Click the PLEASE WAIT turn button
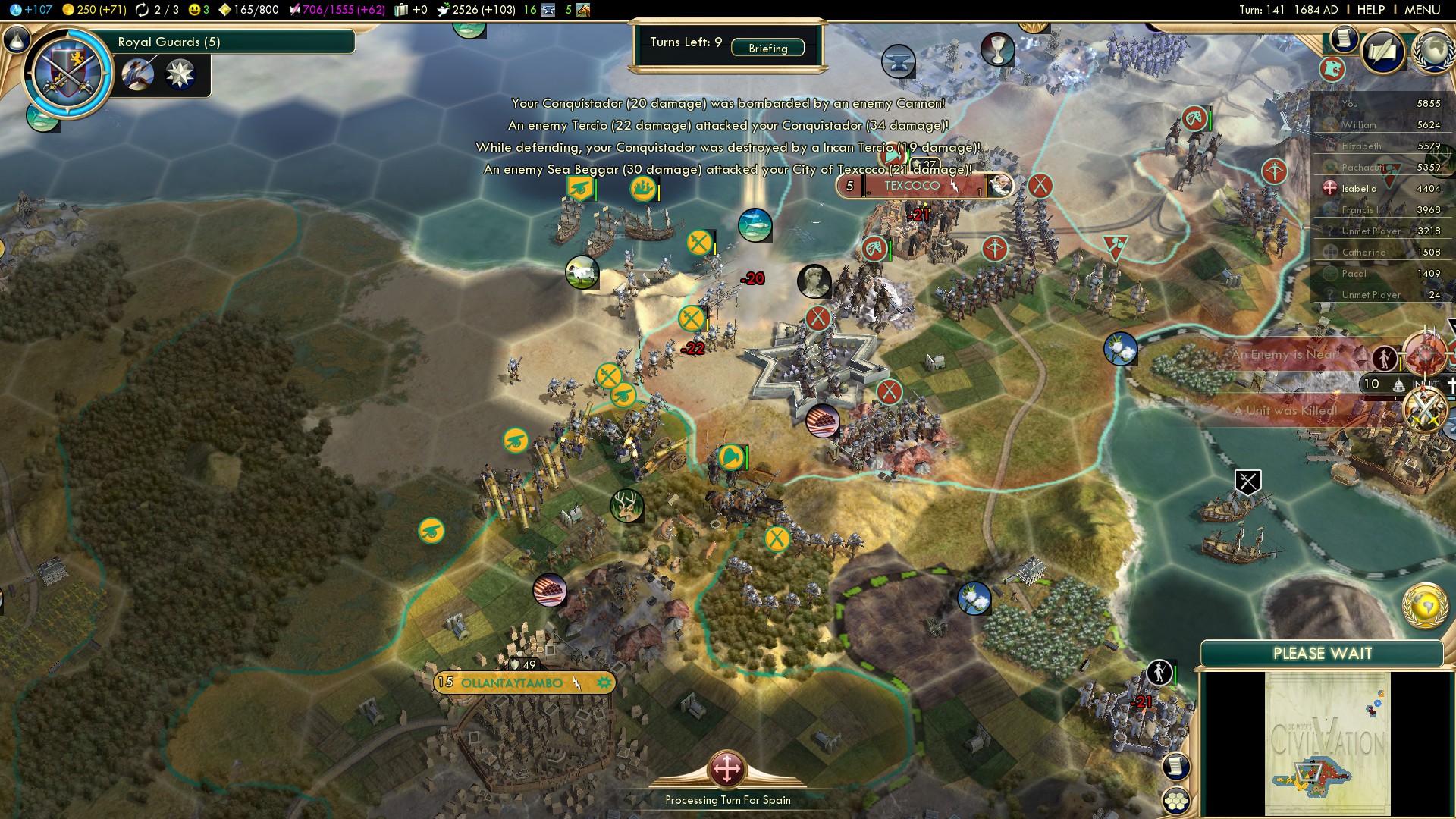The height and width of the screenshot is (819, 1456). [1322, 654]
